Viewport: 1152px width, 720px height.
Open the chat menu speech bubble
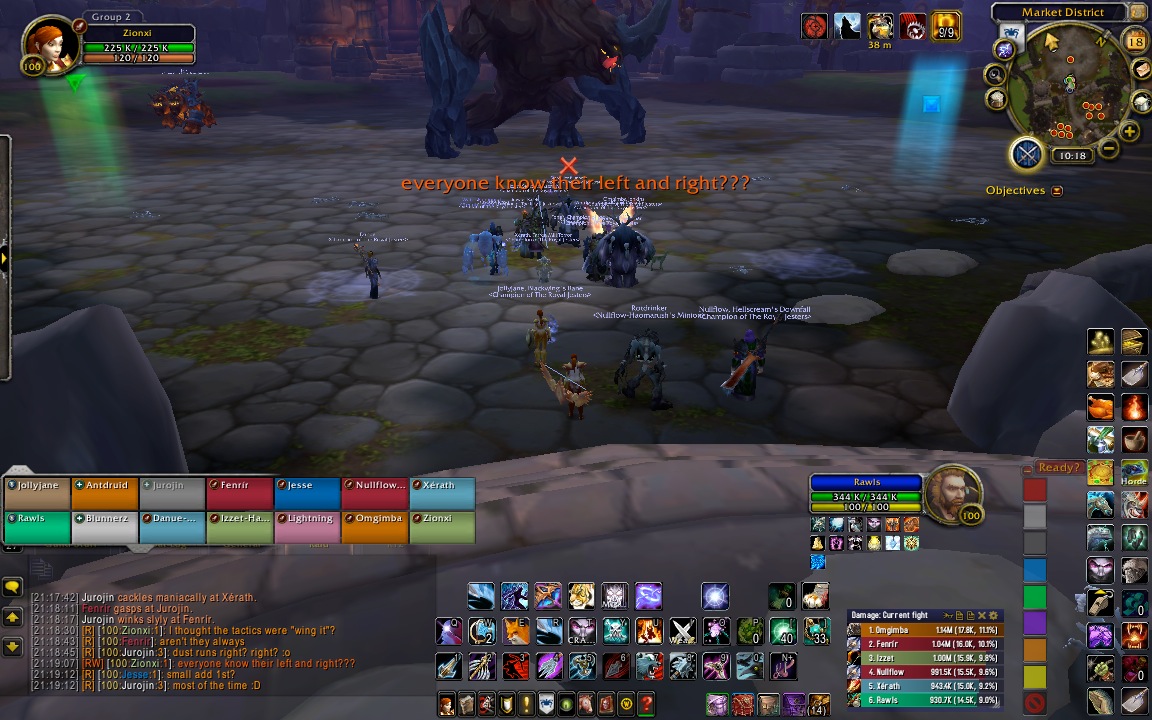pyautogui.click(x=12, y=587)
